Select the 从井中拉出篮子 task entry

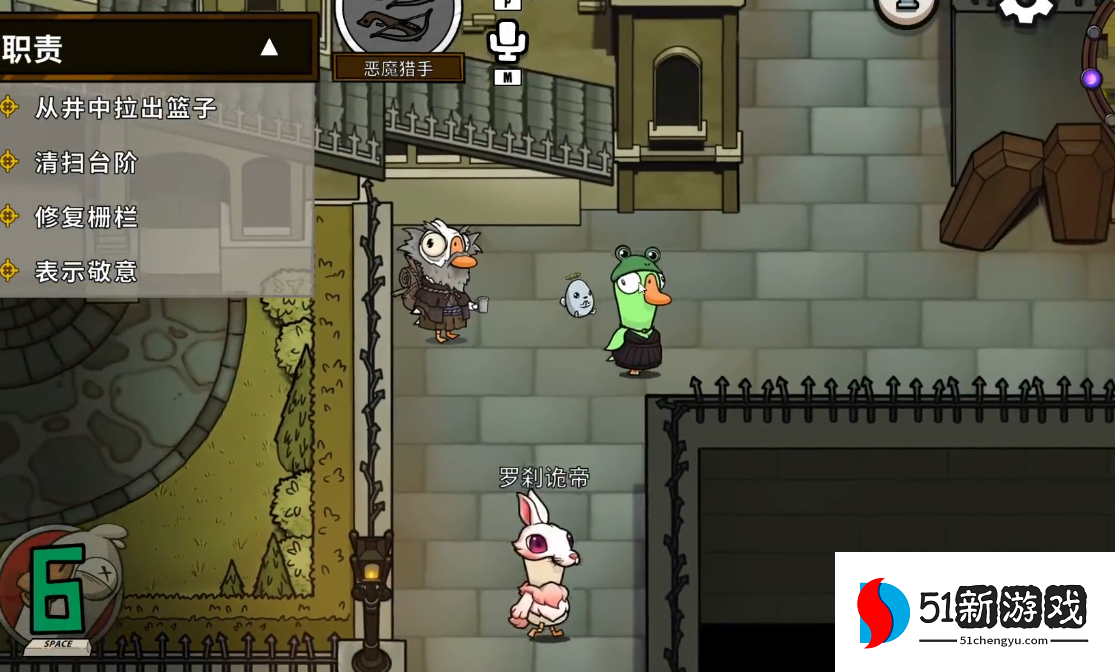coord(125,108)
